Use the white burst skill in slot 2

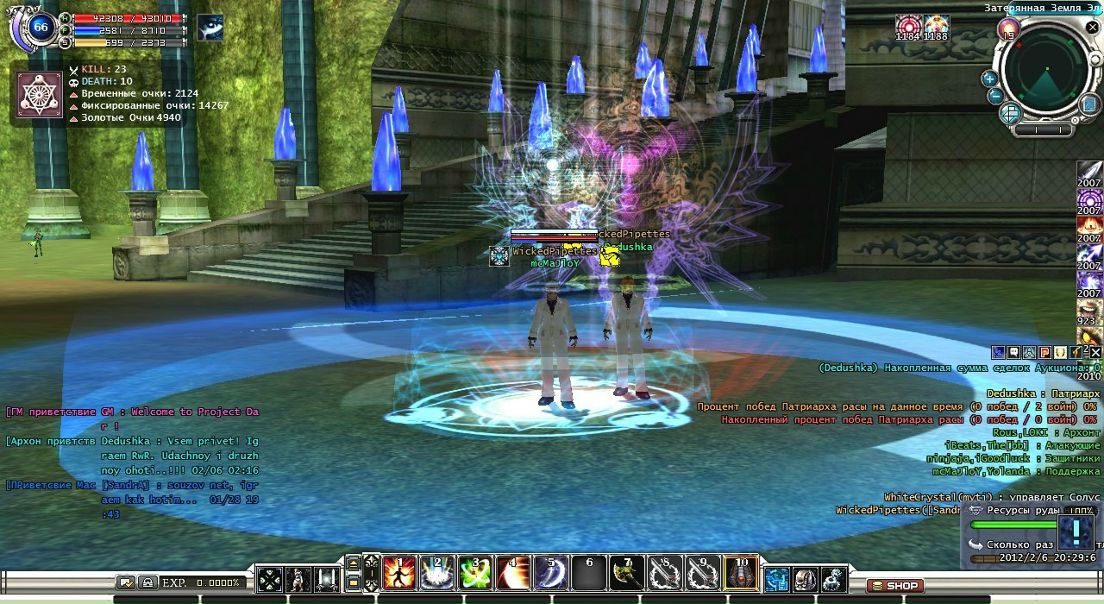(x=437, y=574)
